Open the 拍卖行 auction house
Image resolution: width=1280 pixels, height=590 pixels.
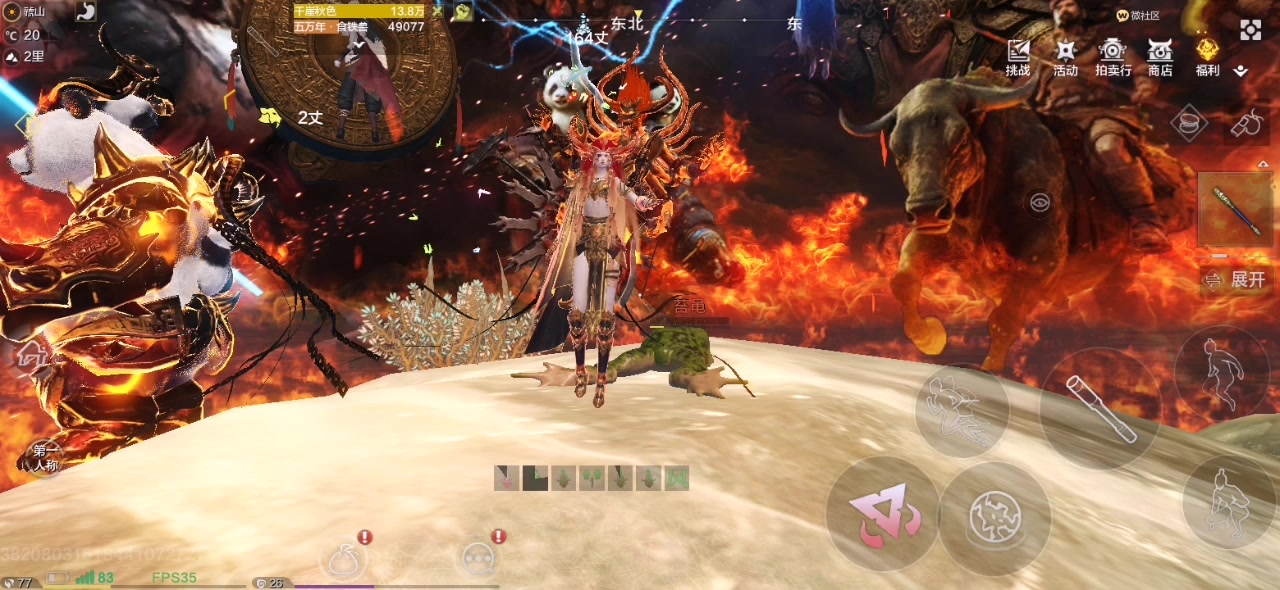click(x=1113, y=57)
